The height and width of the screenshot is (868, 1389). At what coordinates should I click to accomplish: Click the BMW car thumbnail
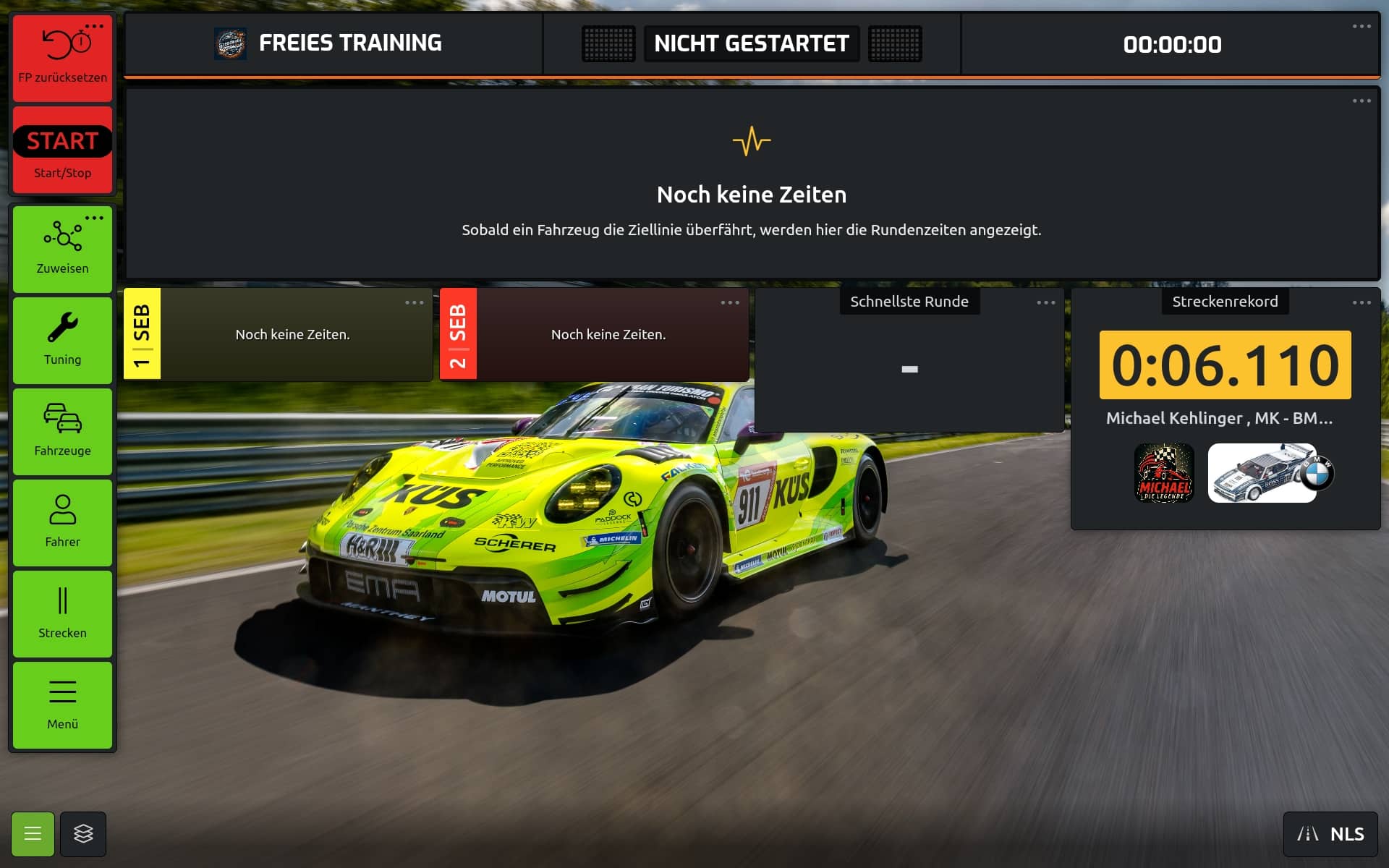(x=1262, y=473)
